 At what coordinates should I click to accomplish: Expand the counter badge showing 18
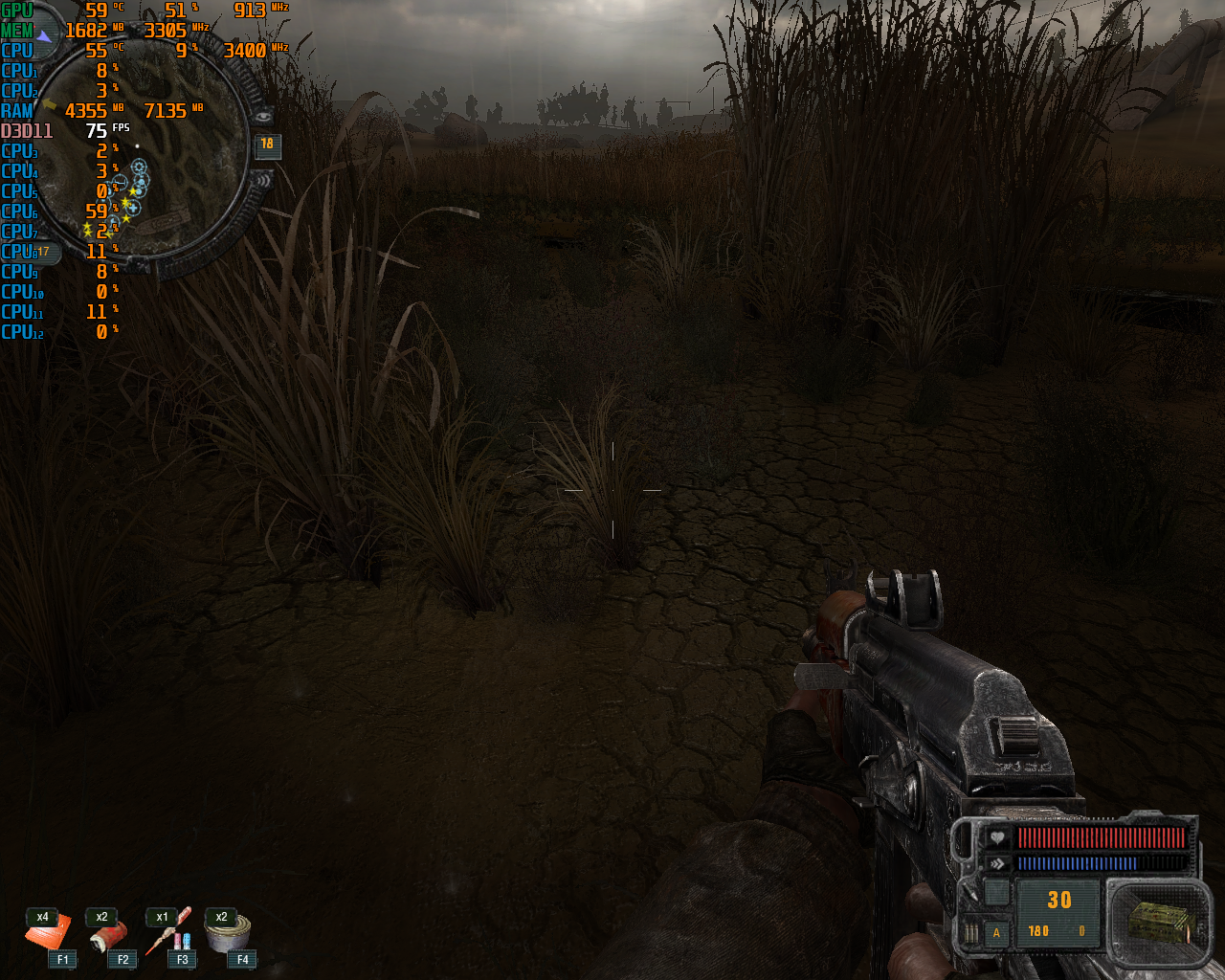tap(266, 145)
